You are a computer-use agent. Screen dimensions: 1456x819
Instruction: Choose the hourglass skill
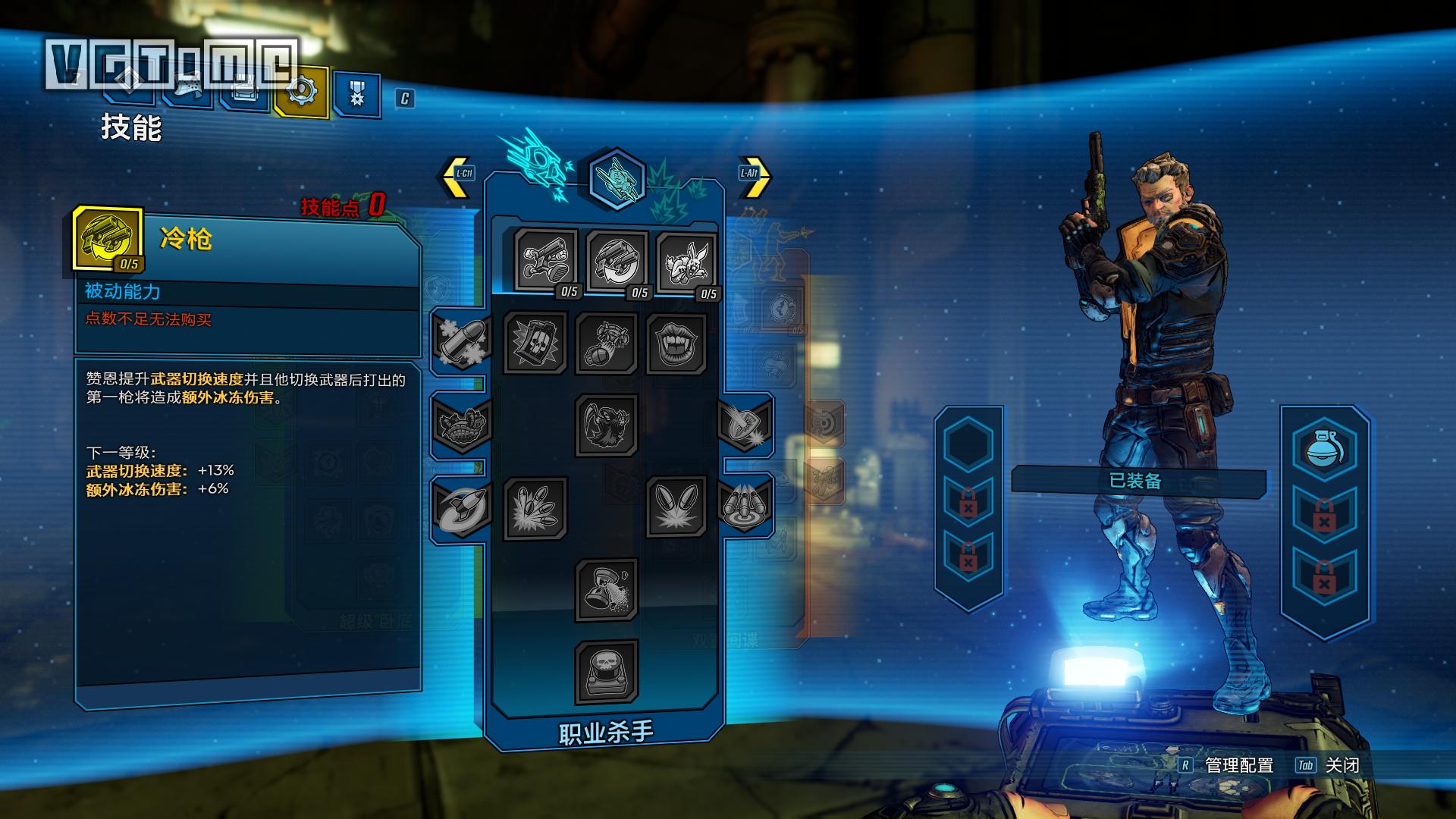click(606, 588)
